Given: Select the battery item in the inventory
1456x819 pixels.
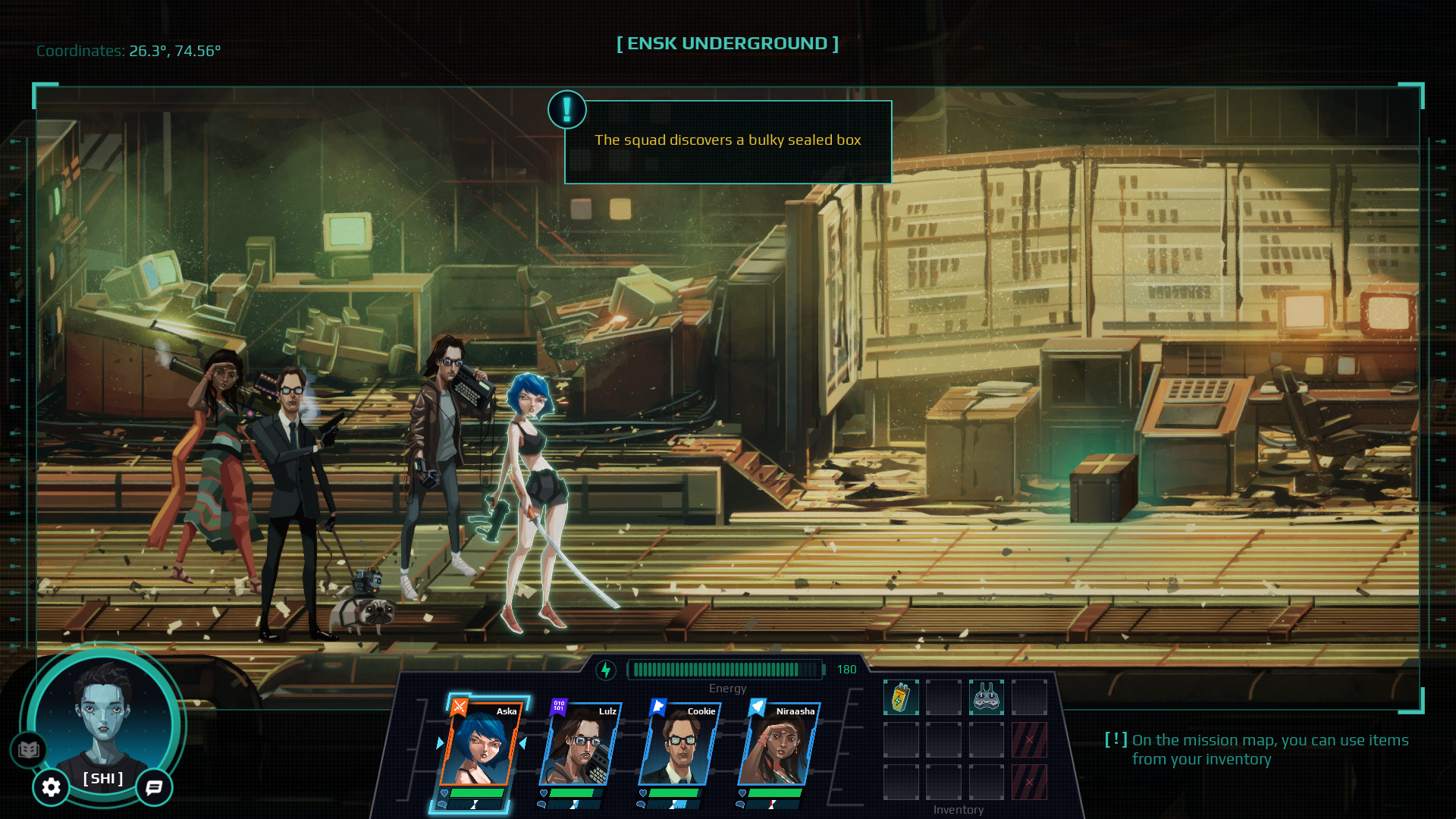Looking at the screenshot, I should pyautogui.click(x=902, y=695).
